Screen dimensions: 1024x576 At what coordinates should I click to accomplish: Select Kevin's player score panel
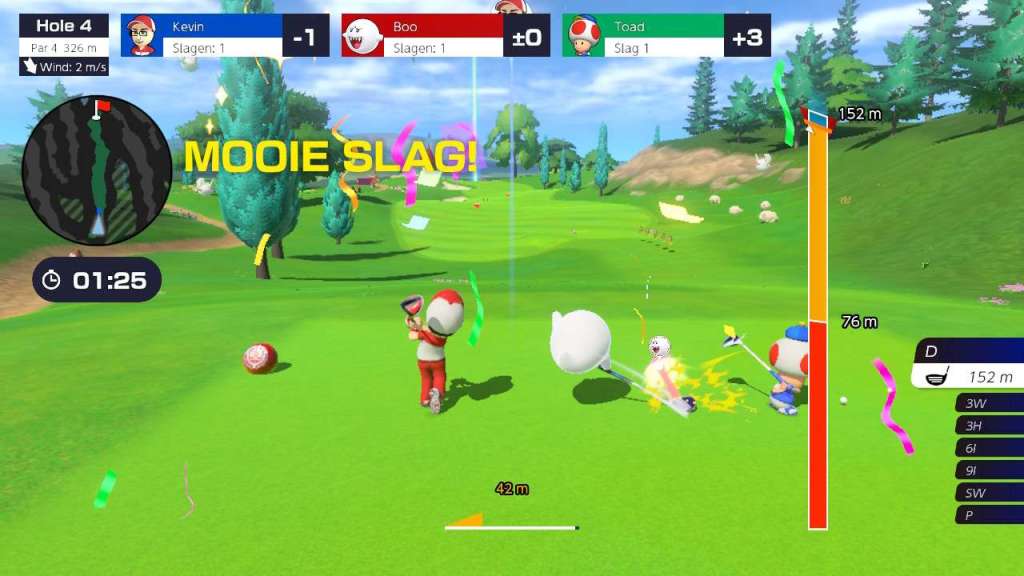(x=225, y=36)
